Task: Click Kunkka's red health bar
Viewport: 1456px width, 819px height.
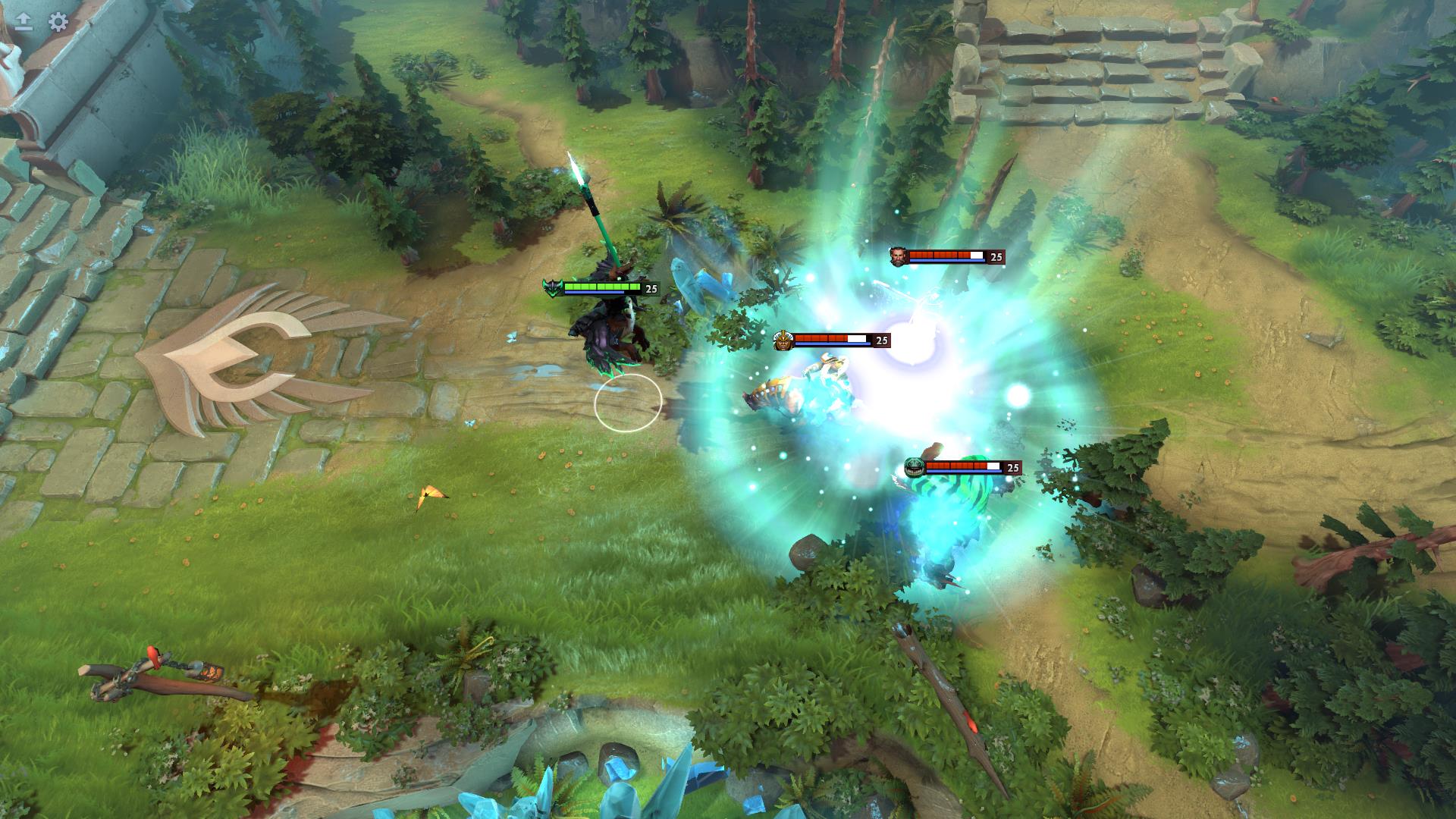Action: point(940,253)
